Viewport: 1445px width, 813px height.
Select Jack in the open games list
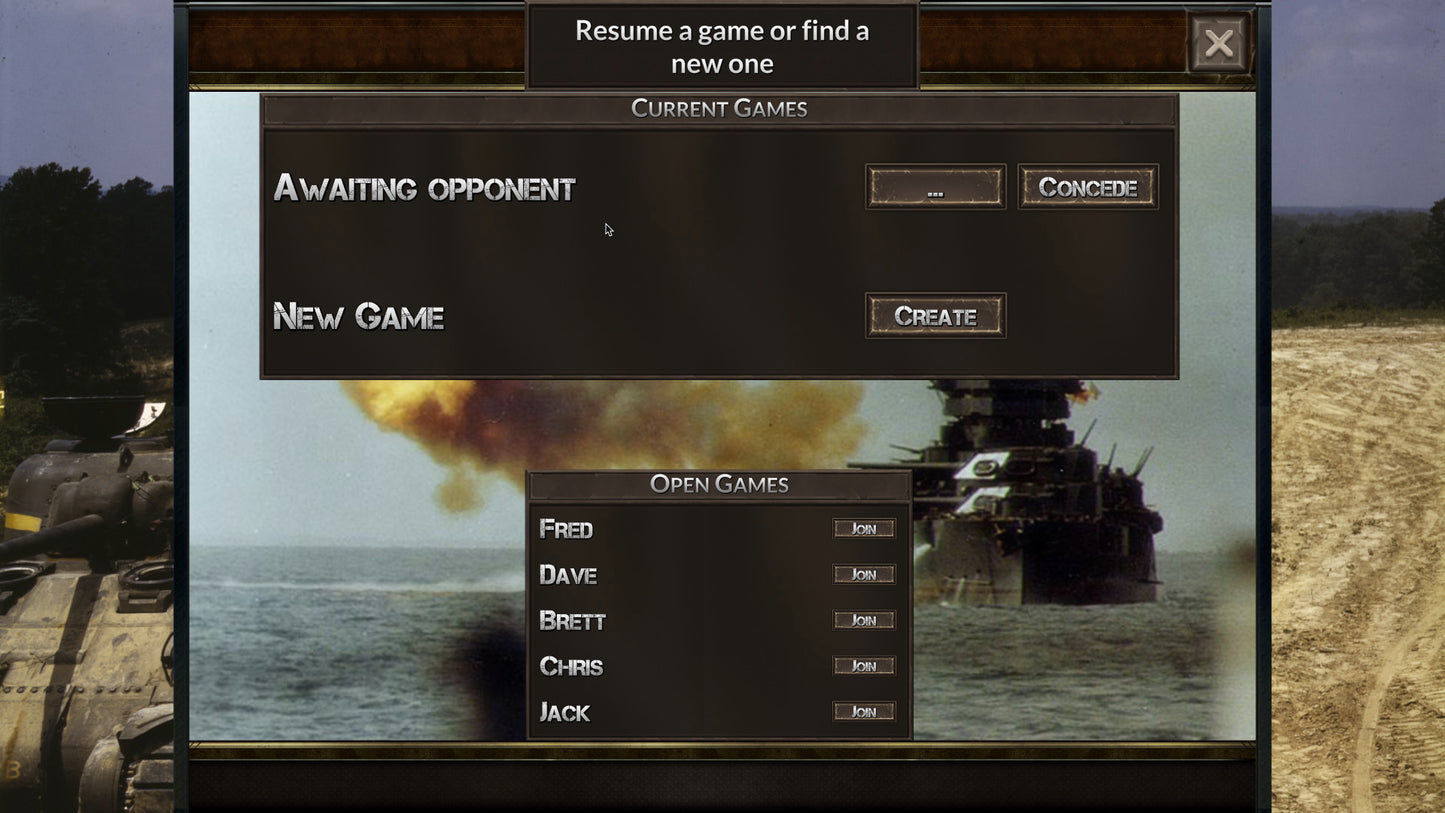tap(564, 711)
